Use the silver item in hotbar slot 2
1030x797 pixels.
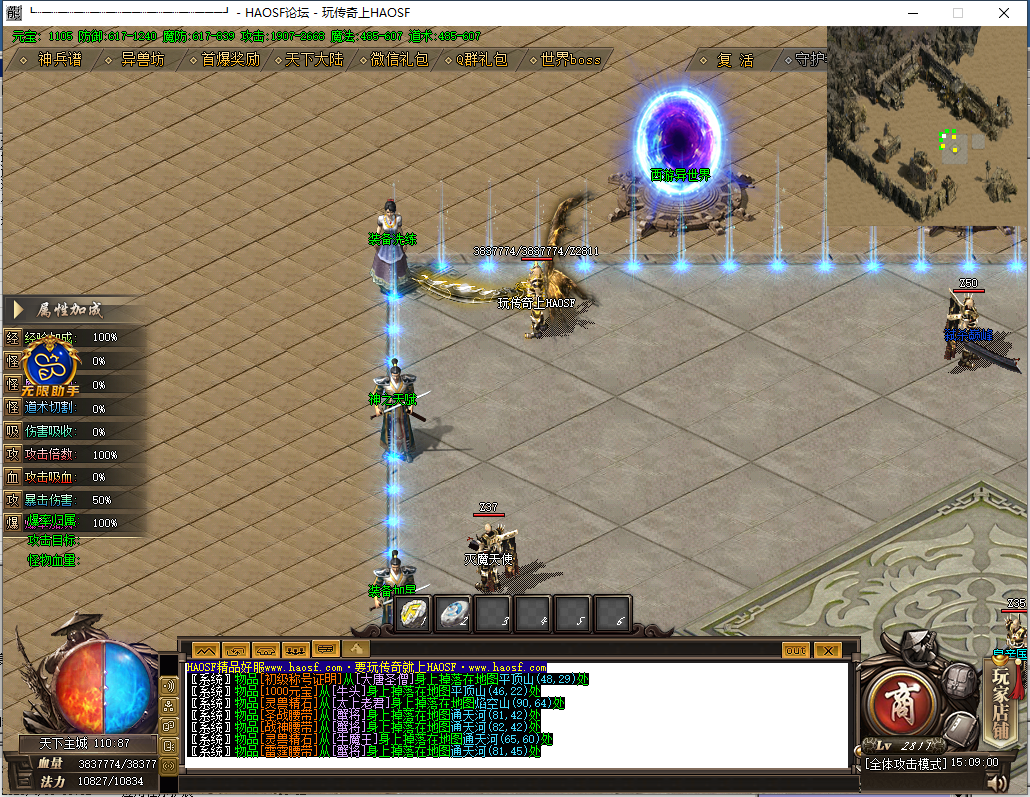[454, 613]
